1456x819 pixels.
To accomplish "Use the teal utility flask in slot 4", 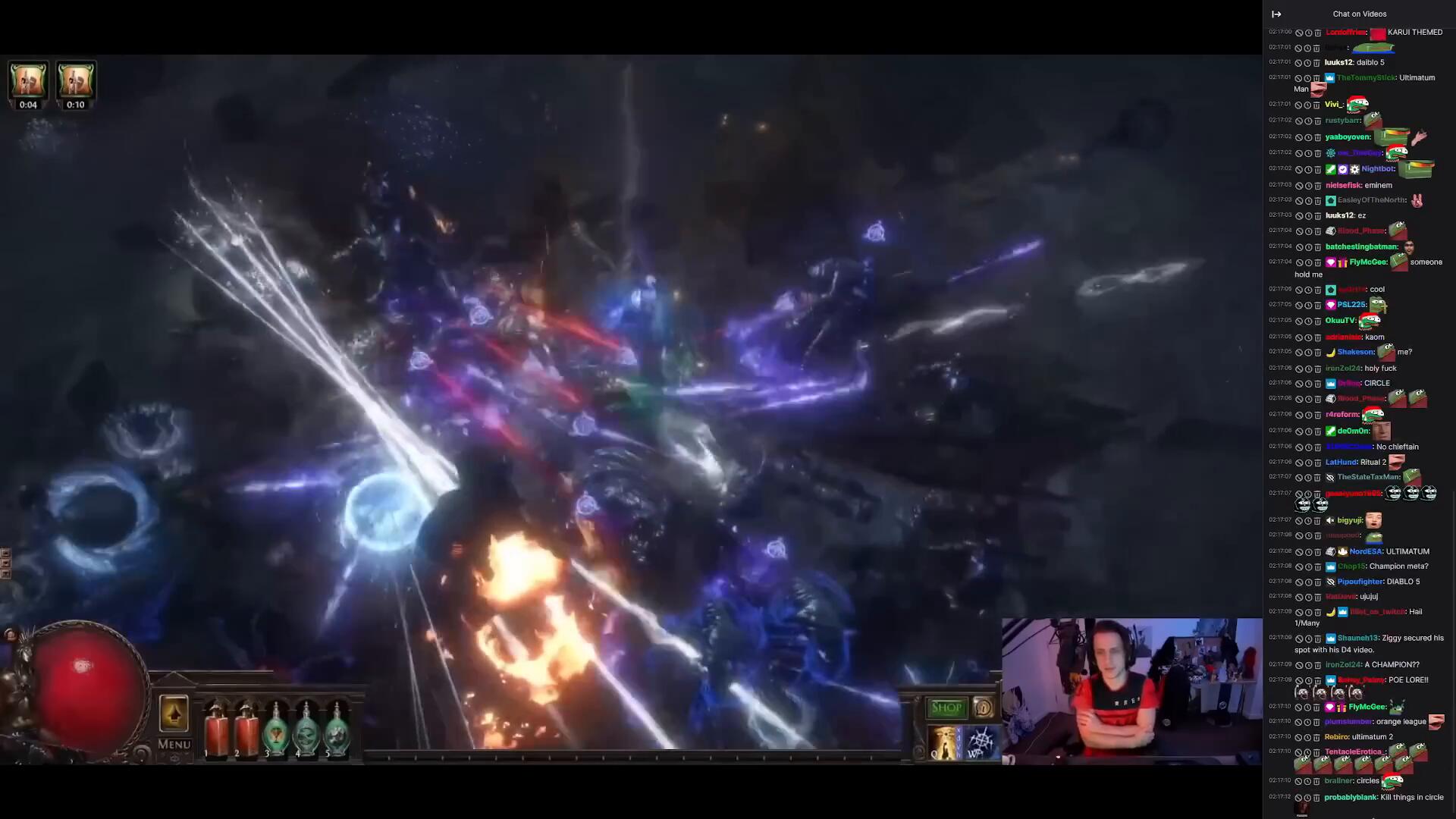I will (306, 730).
